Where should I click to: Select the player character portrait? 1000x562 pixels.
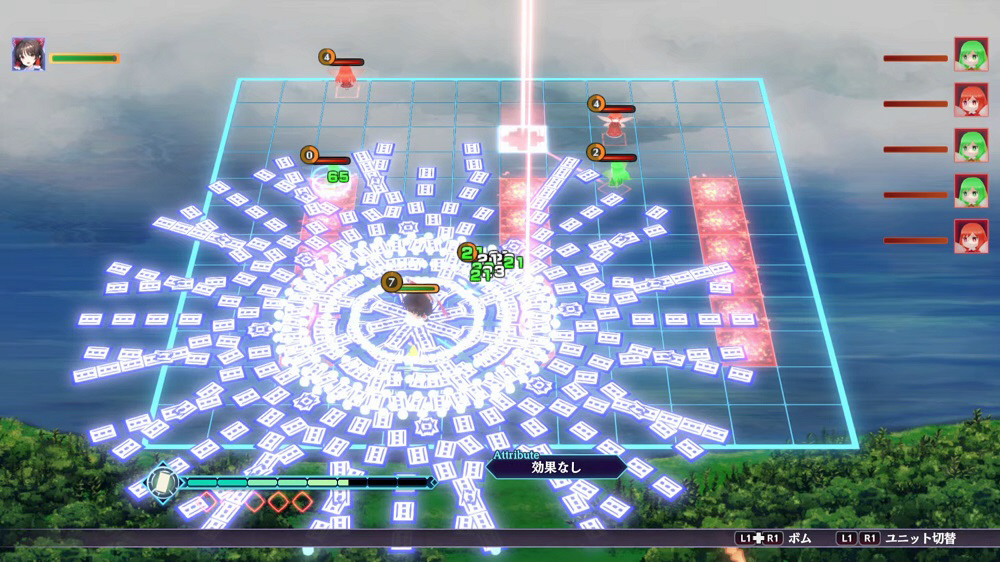[28, 54]
